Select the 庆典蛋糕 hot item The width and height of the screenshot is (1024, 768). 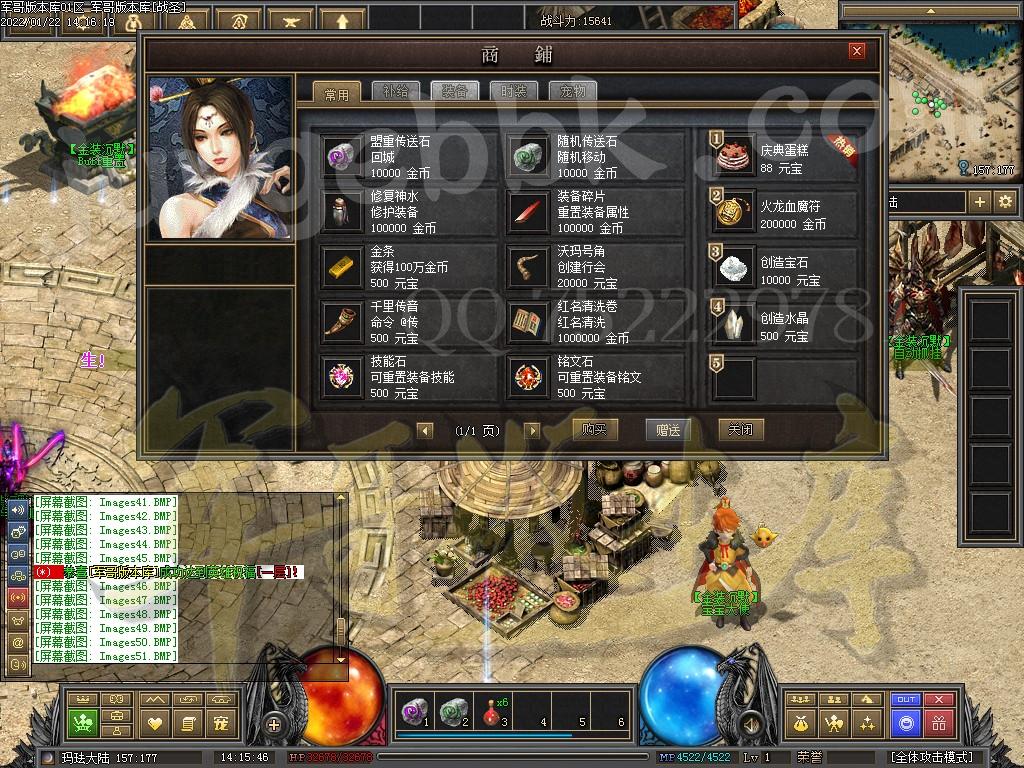point(783,157)
